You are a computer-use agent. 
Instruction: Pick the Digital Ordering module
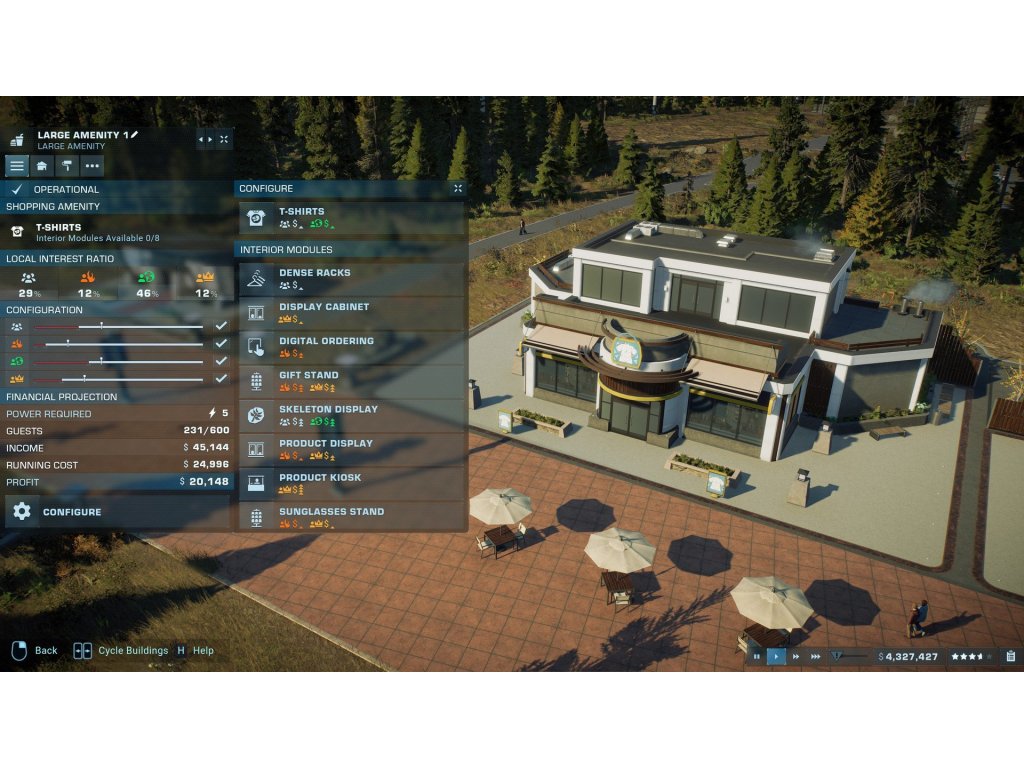coord(352,346)
